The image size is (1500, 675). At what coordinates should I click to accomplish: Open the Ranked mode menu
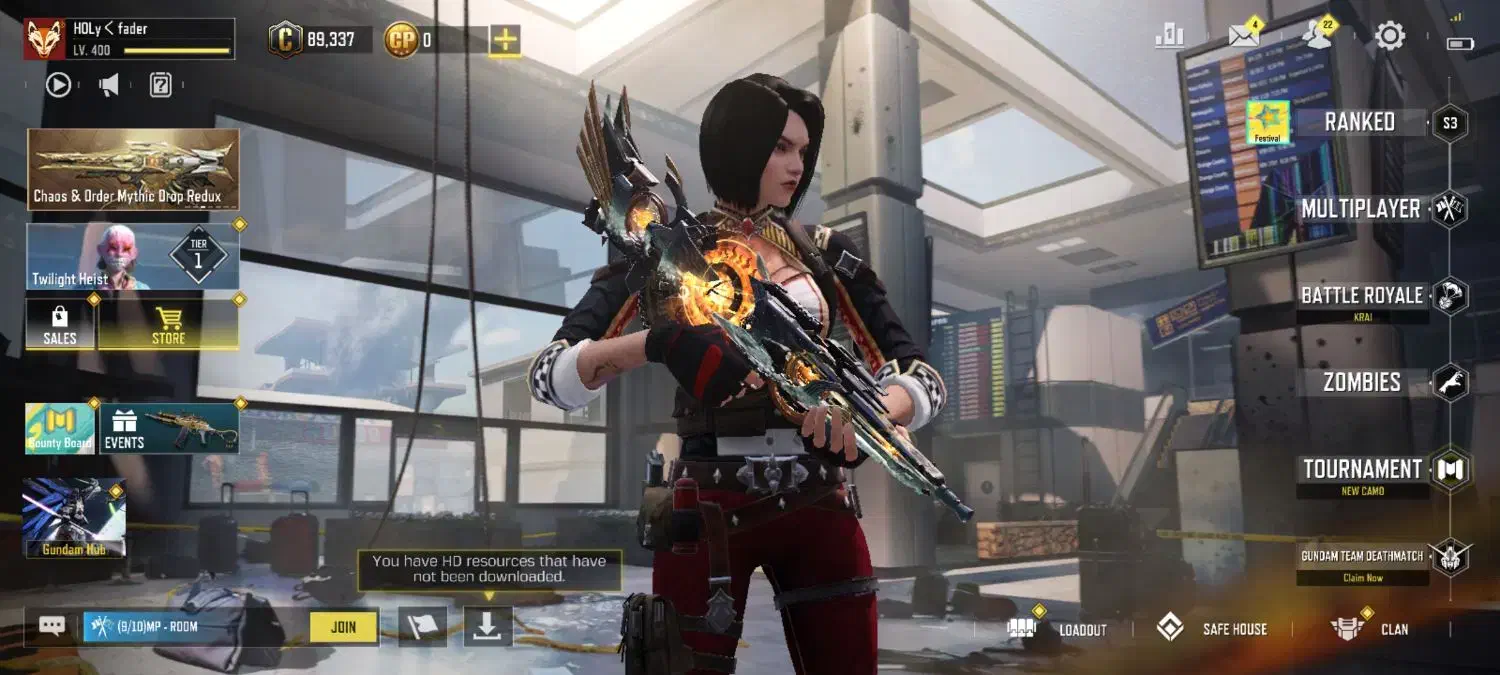tap(1359, 122)
